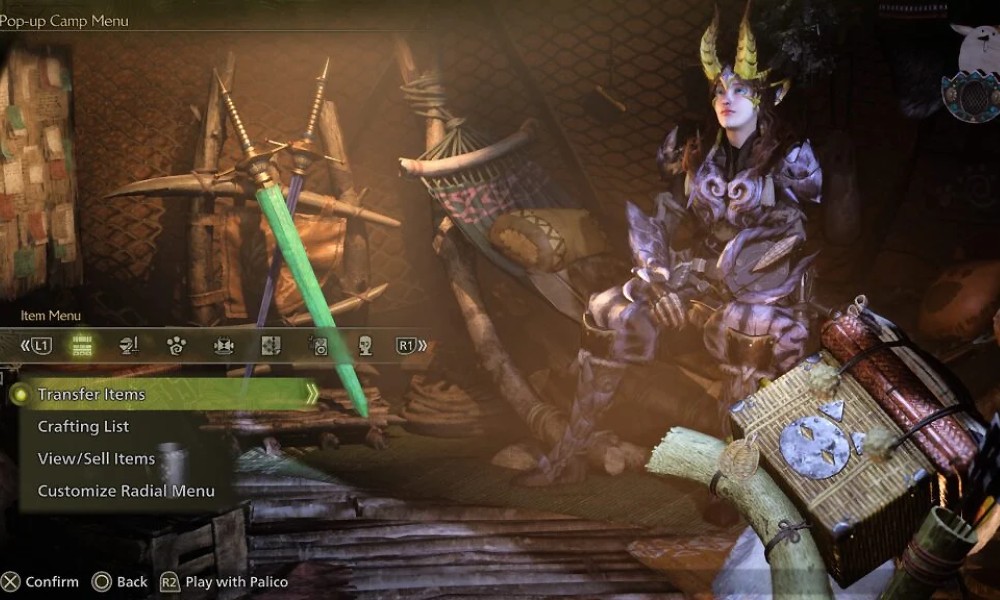Open the Crafting List

(x=83, y=427)
